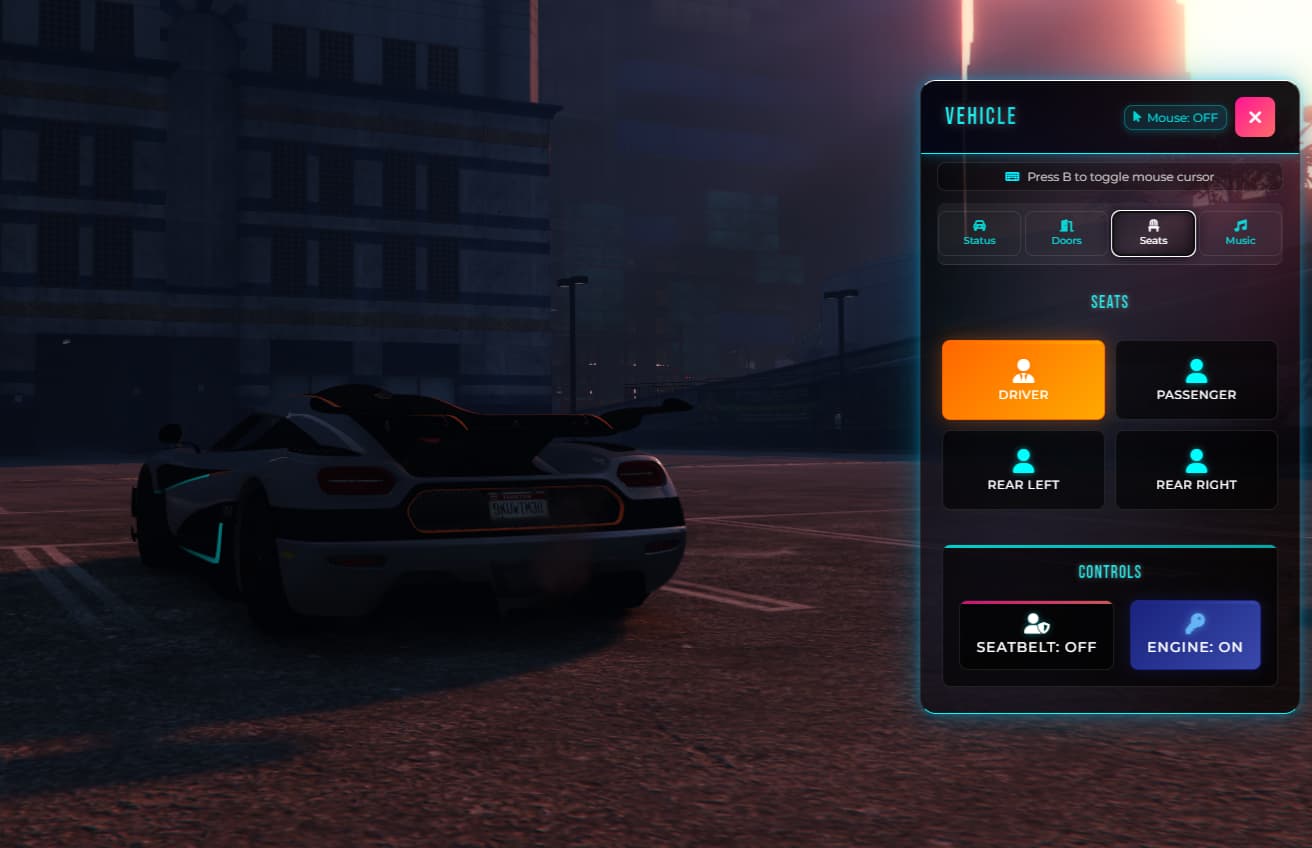Click the door icon above the Doors label
1312x848 pixels.
tap(1066, 225)
